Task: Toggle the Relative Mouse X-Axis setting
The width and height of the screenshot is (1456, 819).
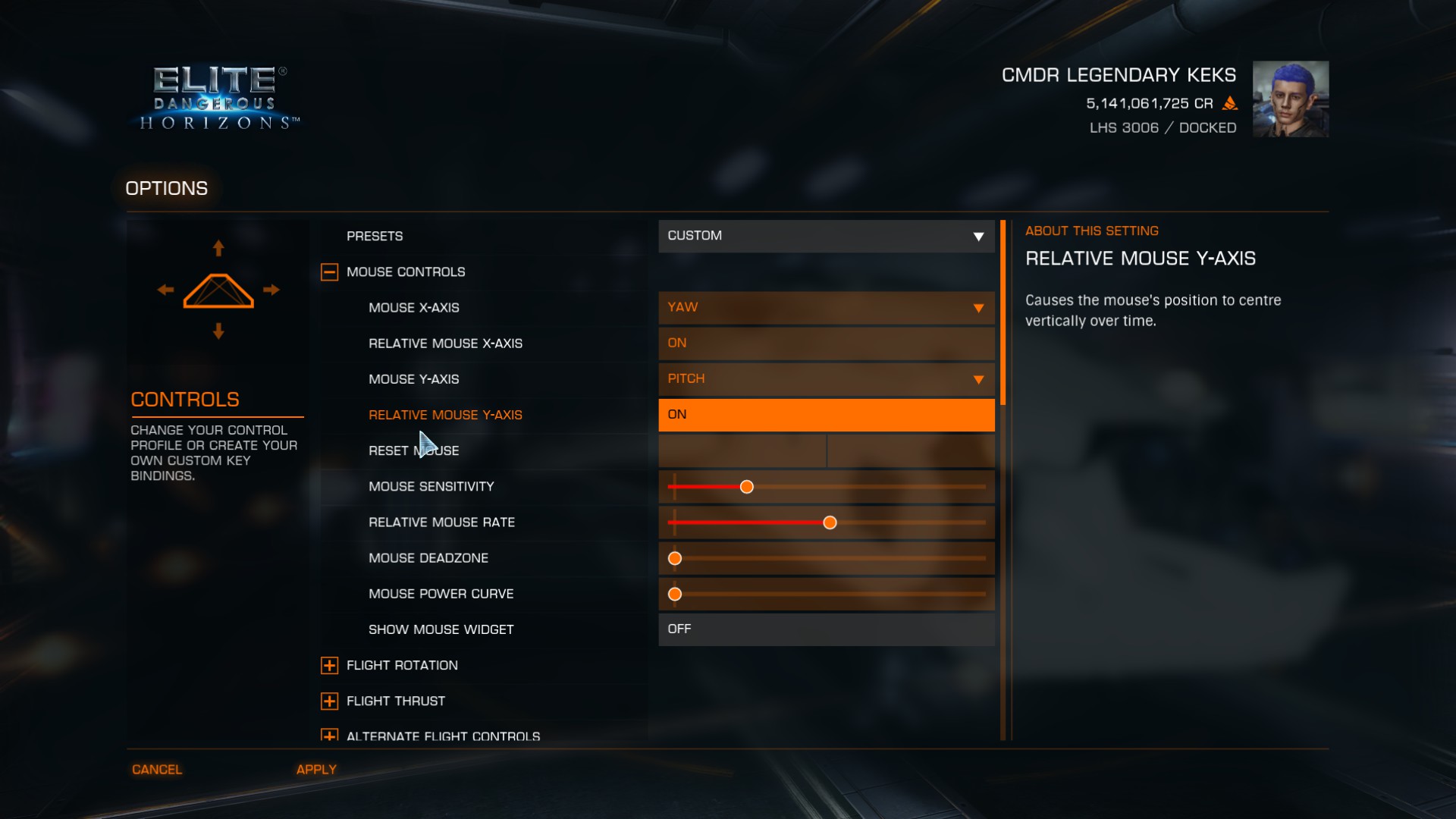Action: click(x=826, y=344)
